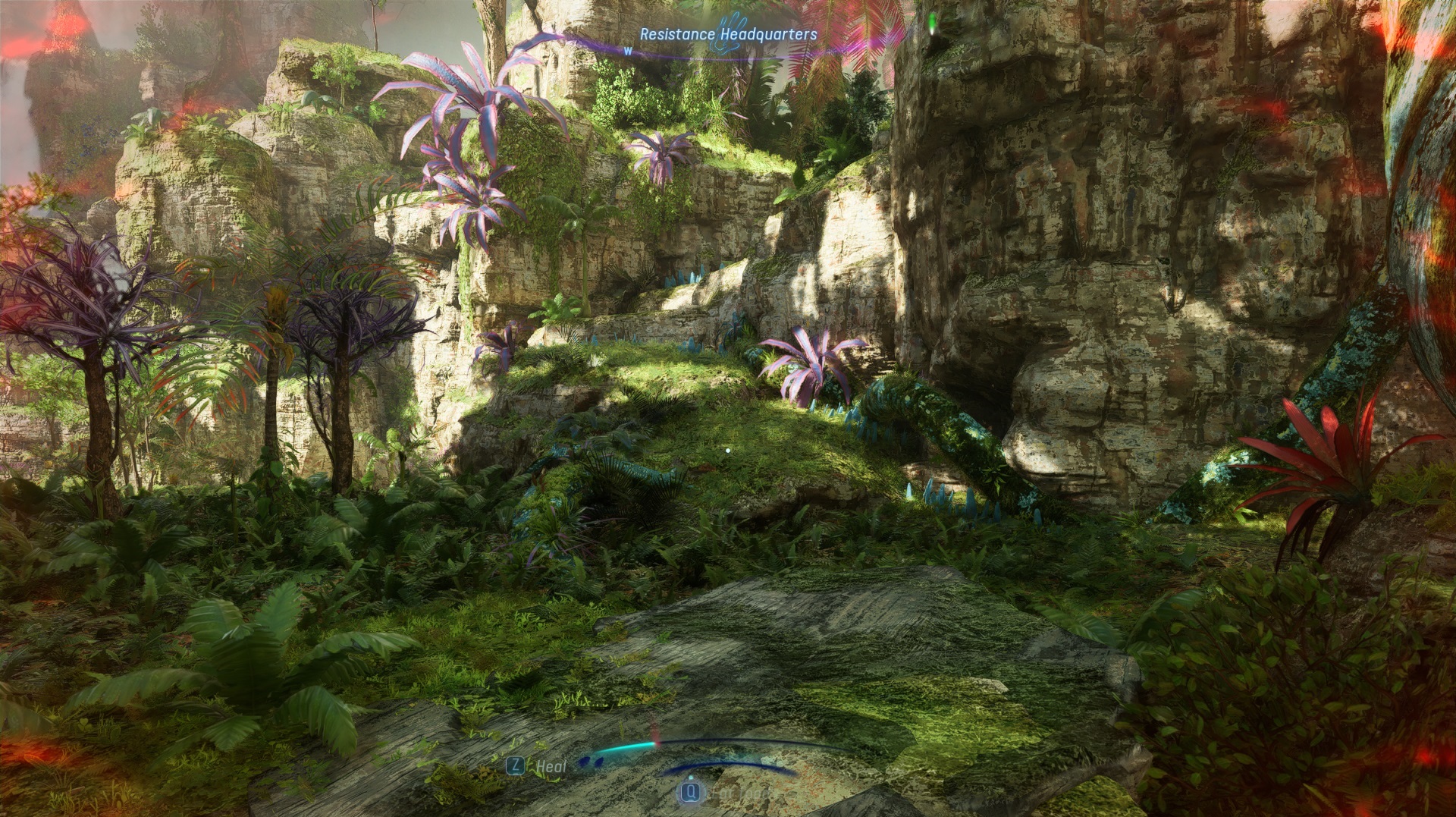Image resolution: width=1456 pixels, height=817 pixels.
Task: Select the Z Heal keybind icon
Action: 515,766
